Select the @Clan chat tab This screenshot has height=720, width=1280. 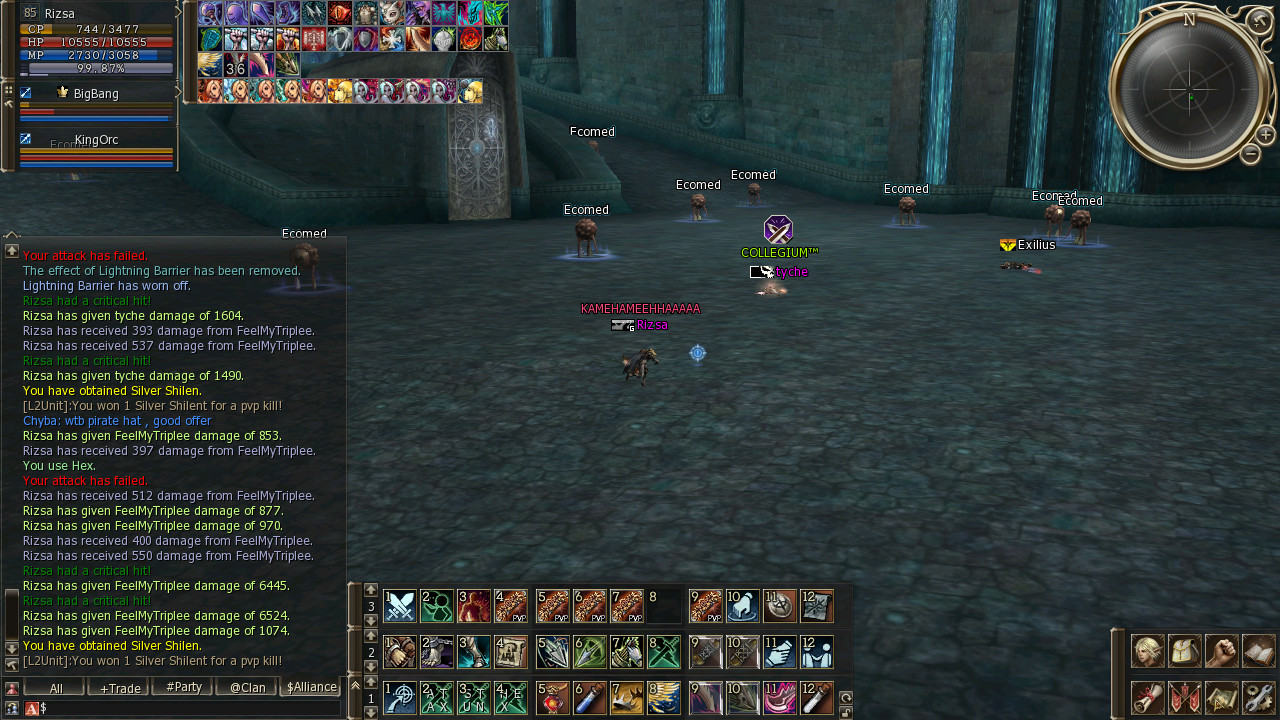point(247,688)
